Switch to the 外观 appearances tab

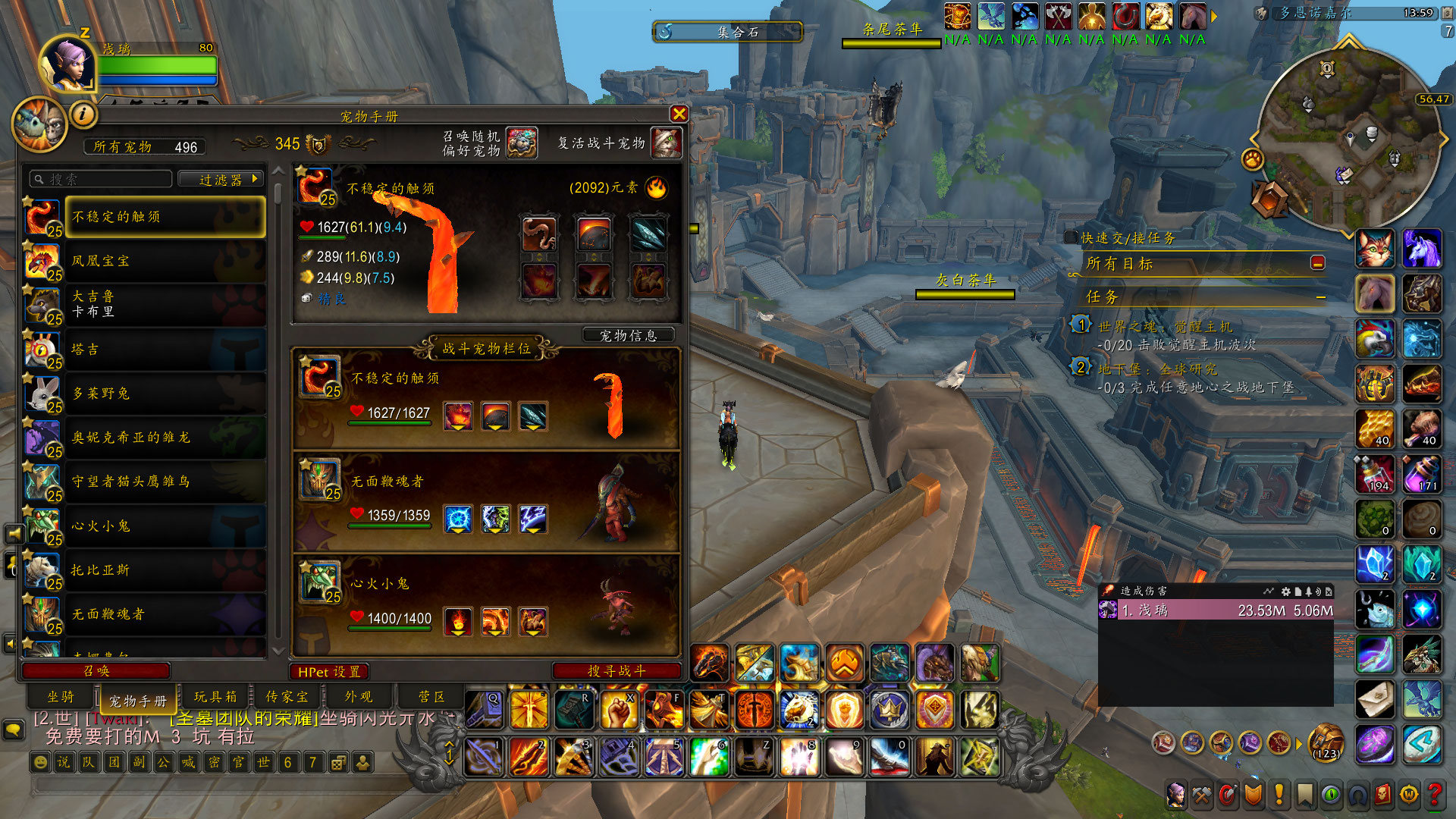[x=359, y=697]
